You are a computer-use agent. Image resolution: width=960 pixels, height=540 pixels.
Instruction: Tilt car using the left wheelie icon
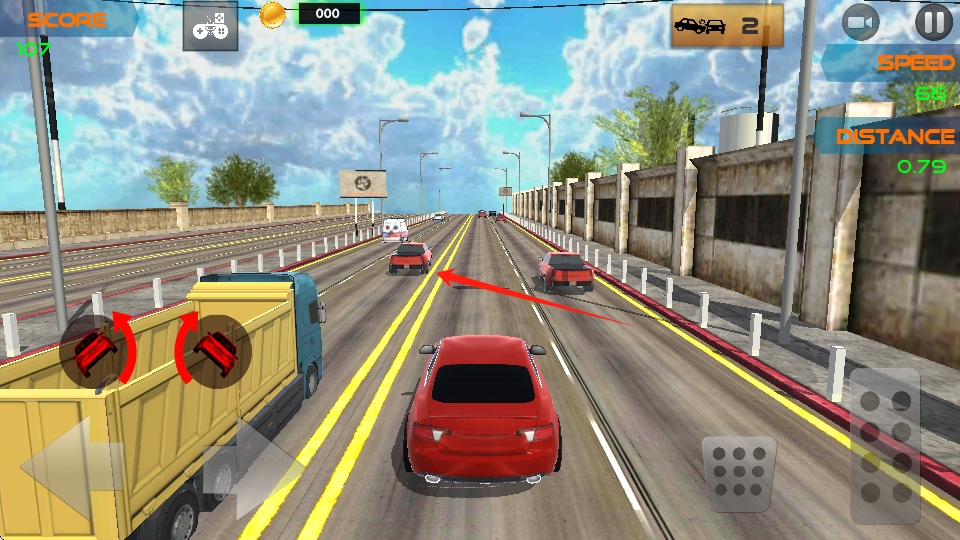[x=97, y=350]
